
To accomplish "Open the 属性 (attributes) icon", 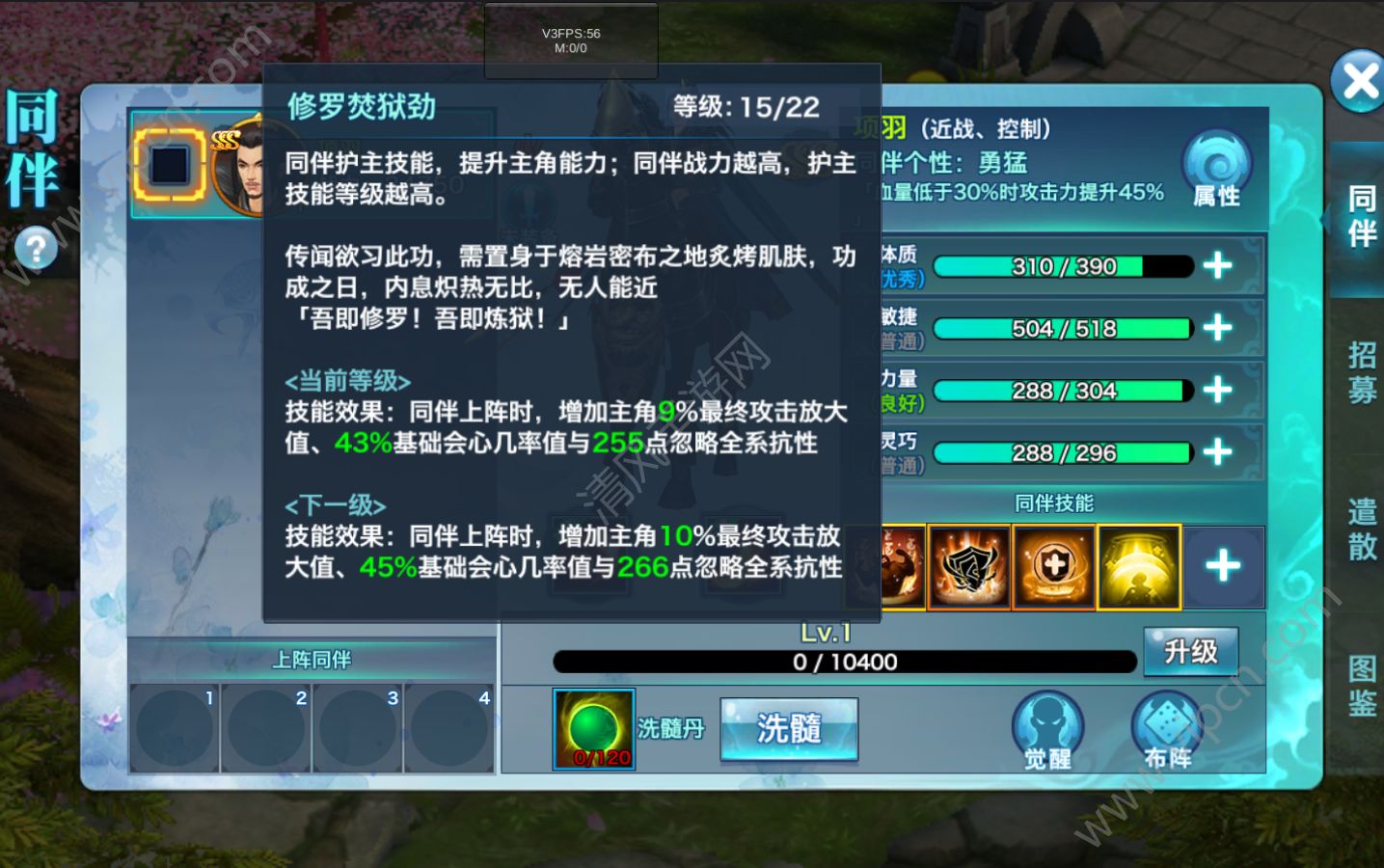I will pyautogui.click(x=1216, y=166).
